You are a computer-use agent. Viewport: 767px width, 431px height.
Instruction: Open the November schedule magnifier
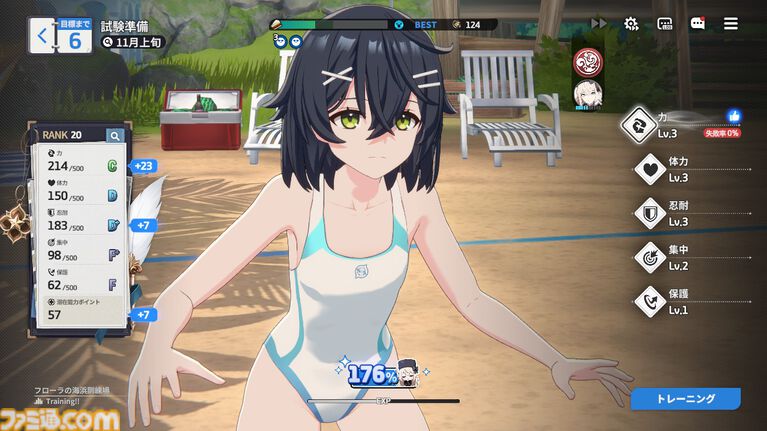point(107,43)
